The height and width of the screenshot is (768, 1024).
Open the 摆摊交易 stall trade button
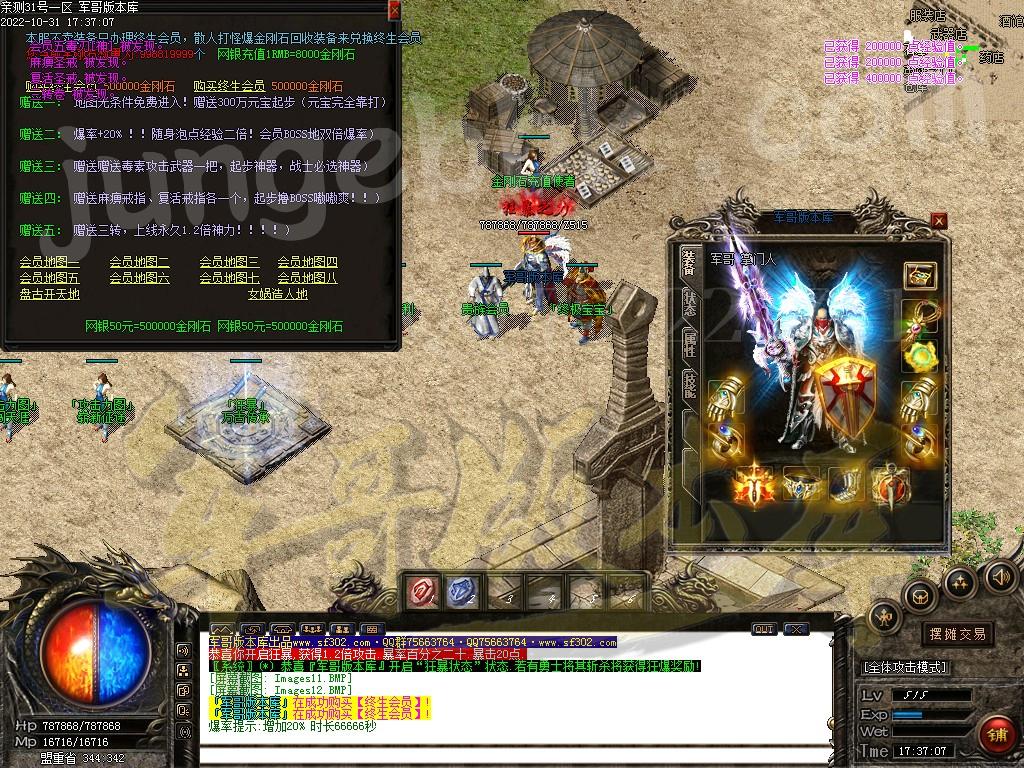click(957, 634)
